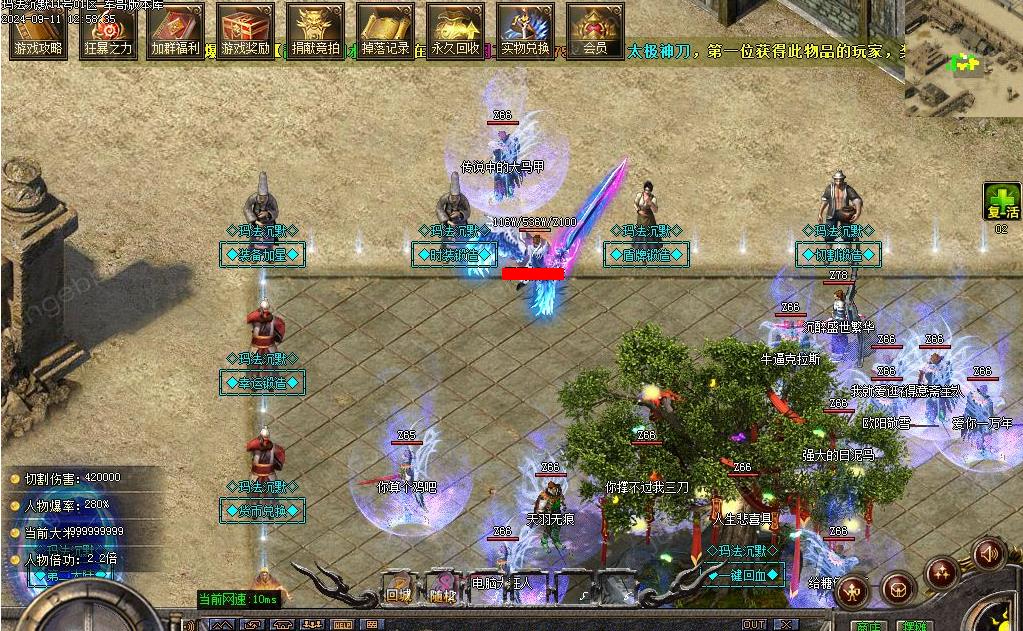Click the minimap in the corner

click(963, 58)
